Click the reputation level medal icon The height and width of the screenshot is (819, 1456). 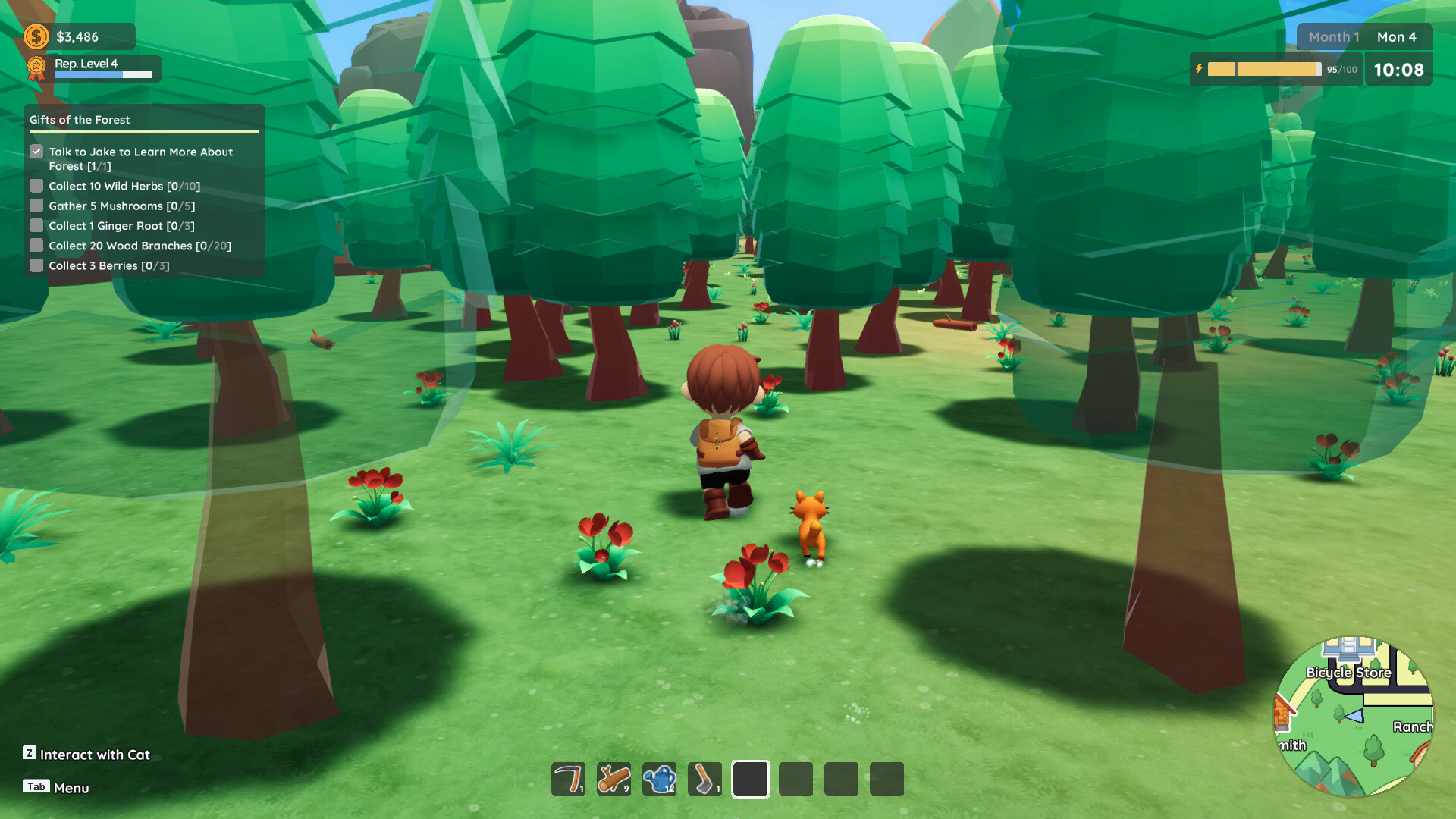(36, 68)
